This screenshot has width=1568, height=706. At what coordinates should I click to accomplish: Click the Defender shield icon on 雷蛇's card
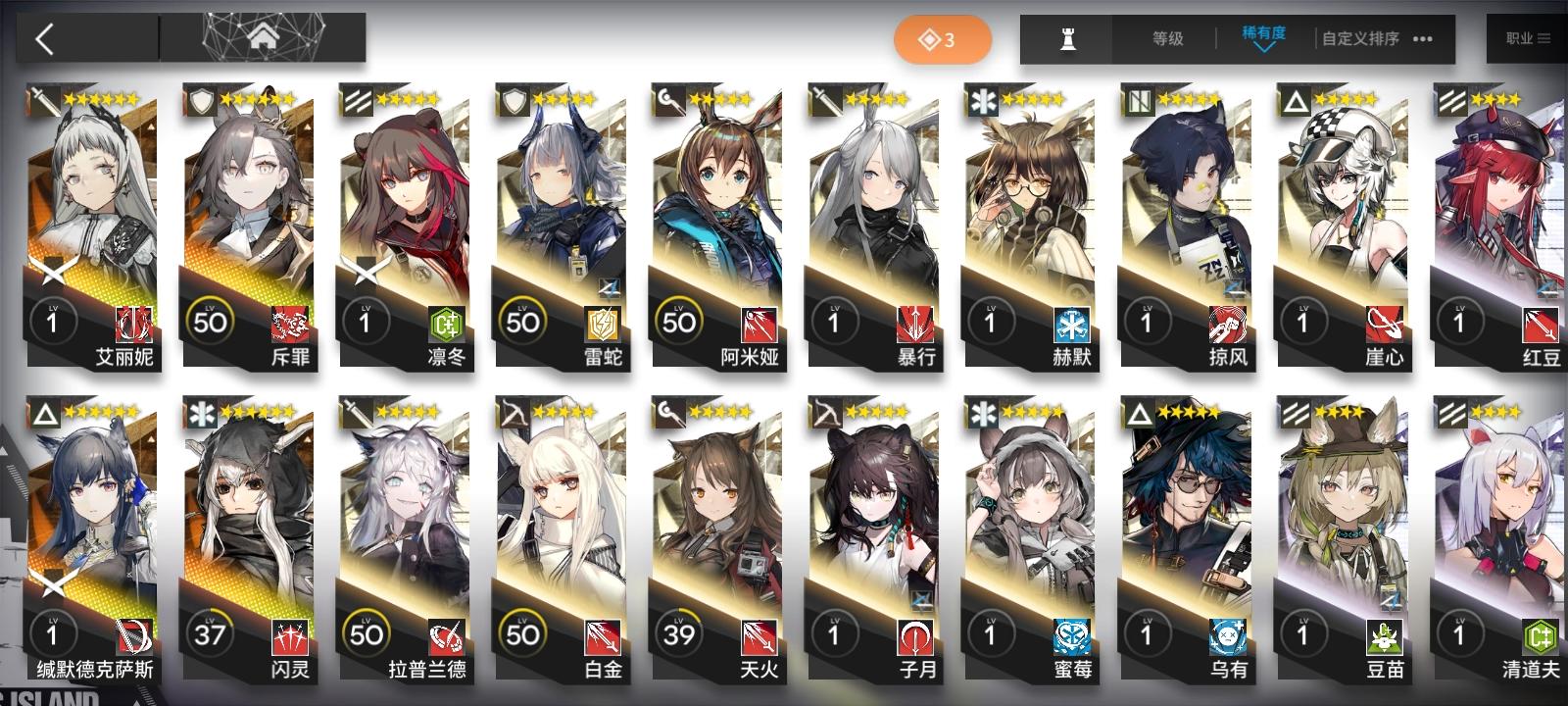point(511,98)
